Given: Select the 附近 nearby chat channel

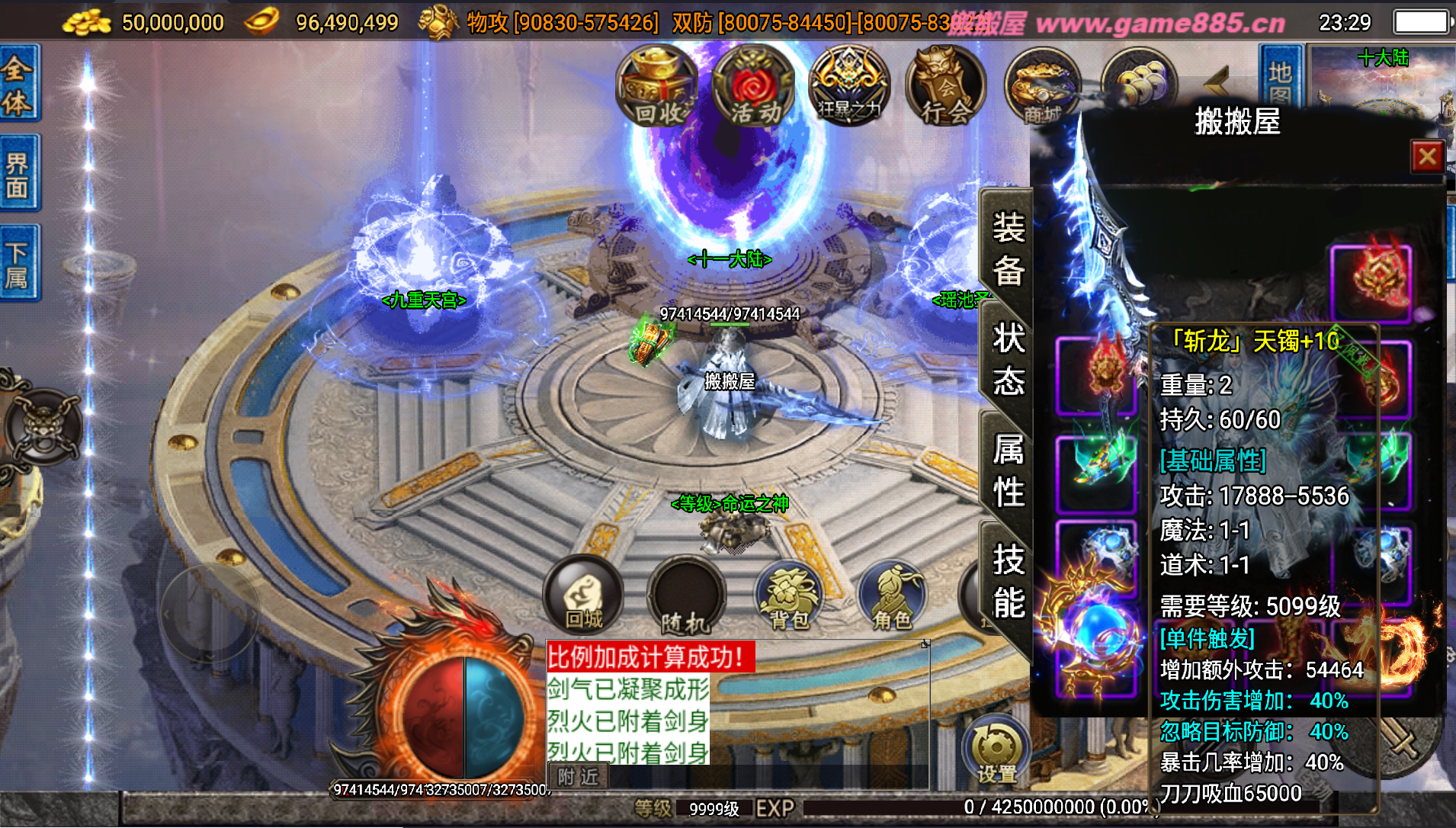Looking at the screenshot, I should [579, 777].
